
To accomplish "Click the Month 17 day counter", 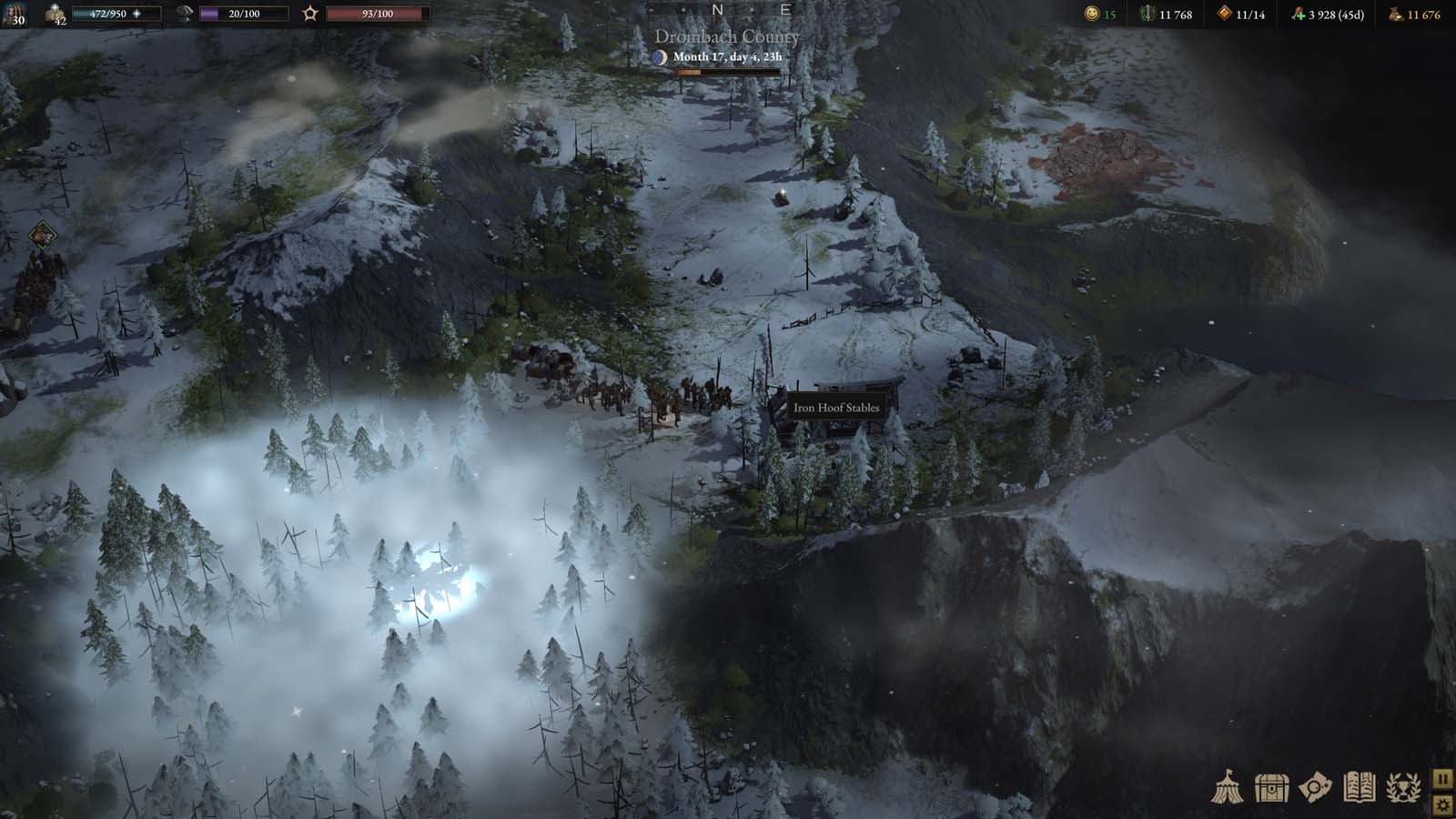I will (727, 56).
